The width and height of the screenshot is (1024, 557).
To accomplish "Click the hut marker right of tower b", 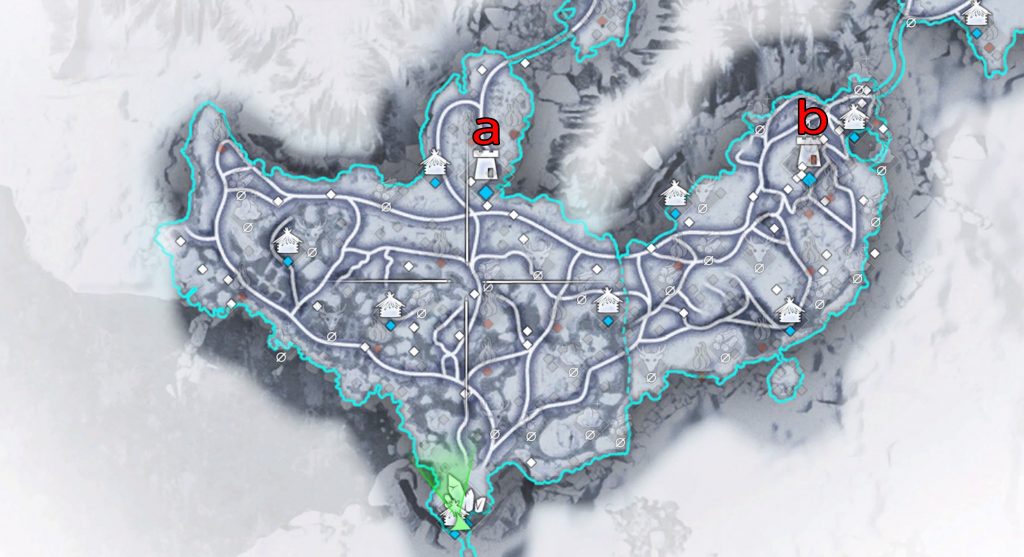I will coord(854,117).
